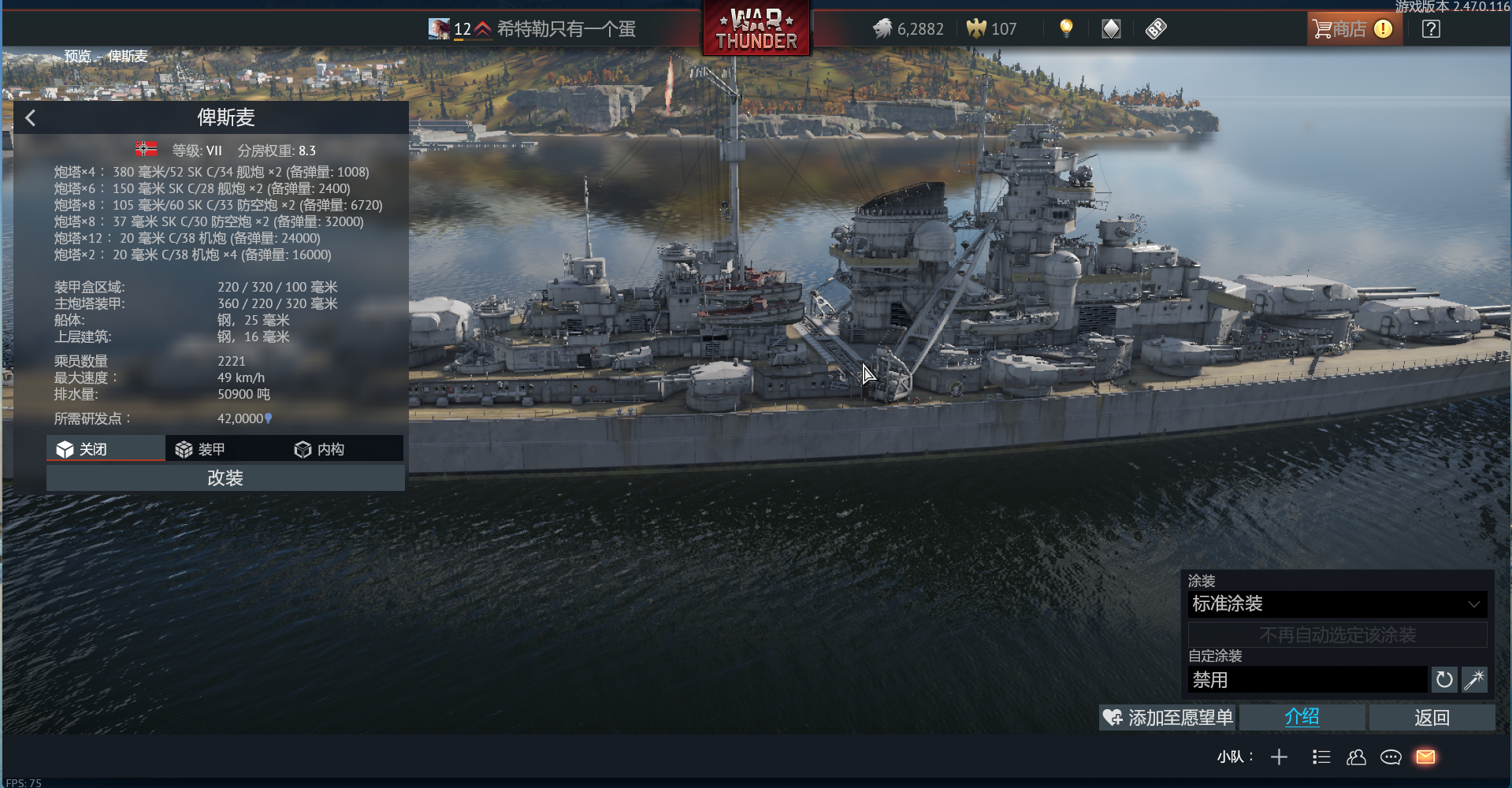Open the 改装 modifications panel
Screen dimensions: 1512x788
click(x=225, y=478)
